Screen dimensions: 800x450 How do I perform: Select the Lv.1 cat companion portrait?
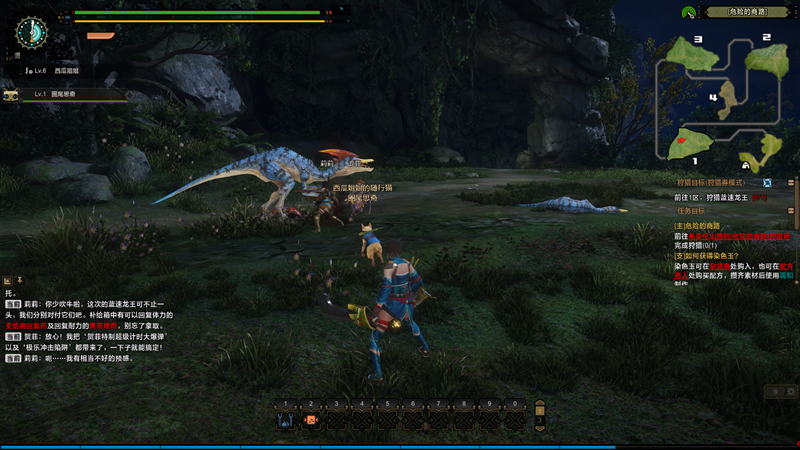11,94
